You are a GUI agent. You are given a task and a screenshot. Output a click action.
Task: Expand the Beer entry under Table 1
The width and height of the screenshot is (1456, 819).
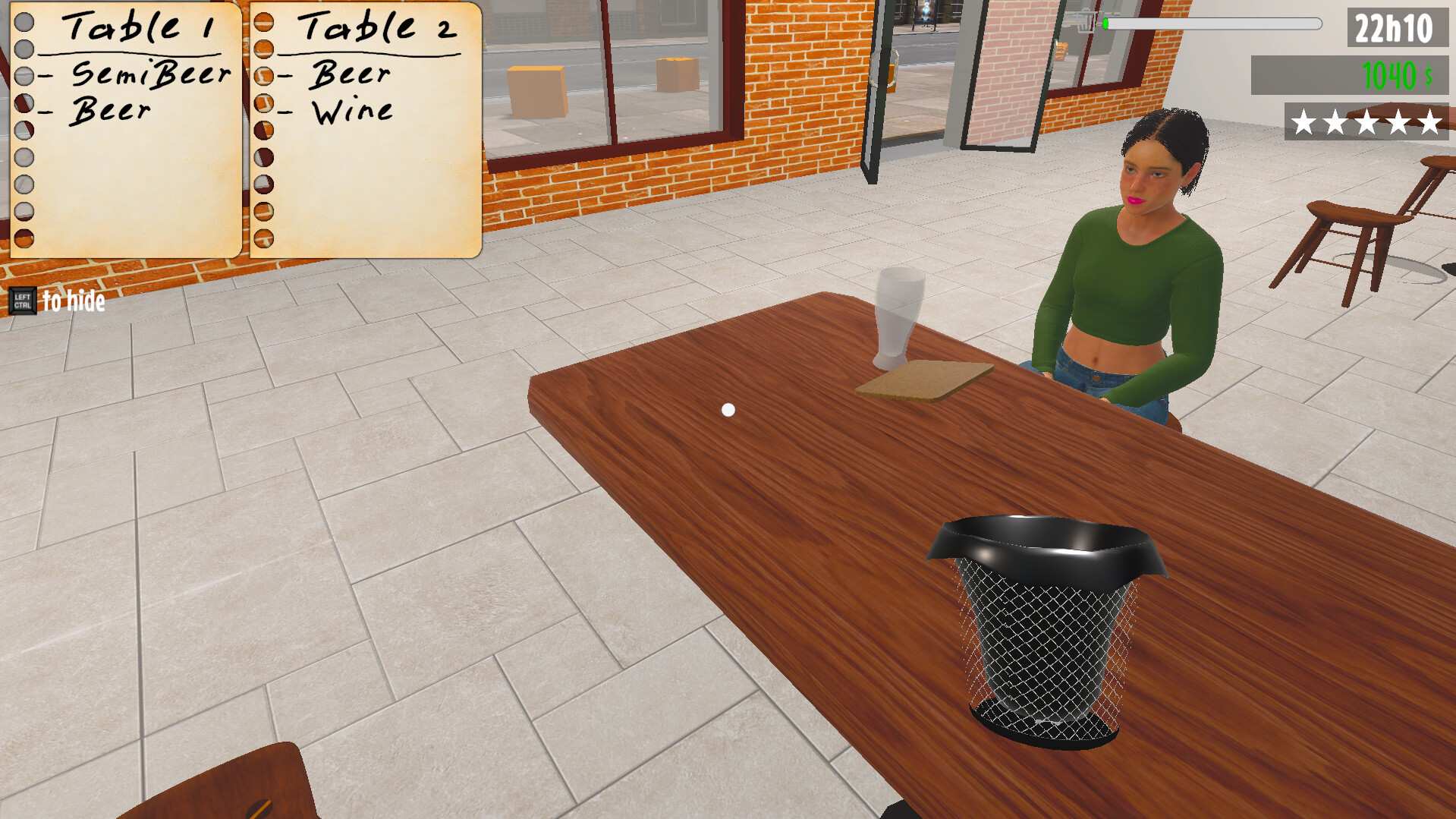point(110,111)
